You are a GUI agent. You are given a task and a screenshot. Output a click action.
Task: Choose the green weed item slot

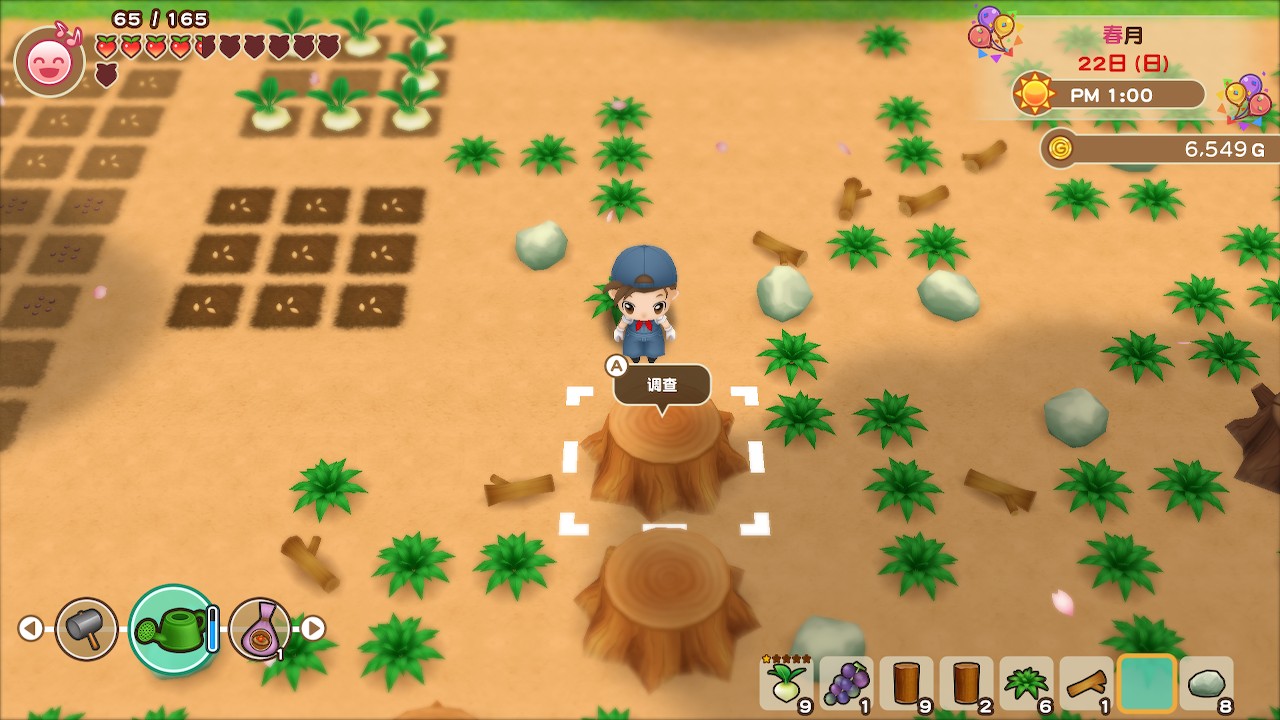click(x=1026, y=683)
